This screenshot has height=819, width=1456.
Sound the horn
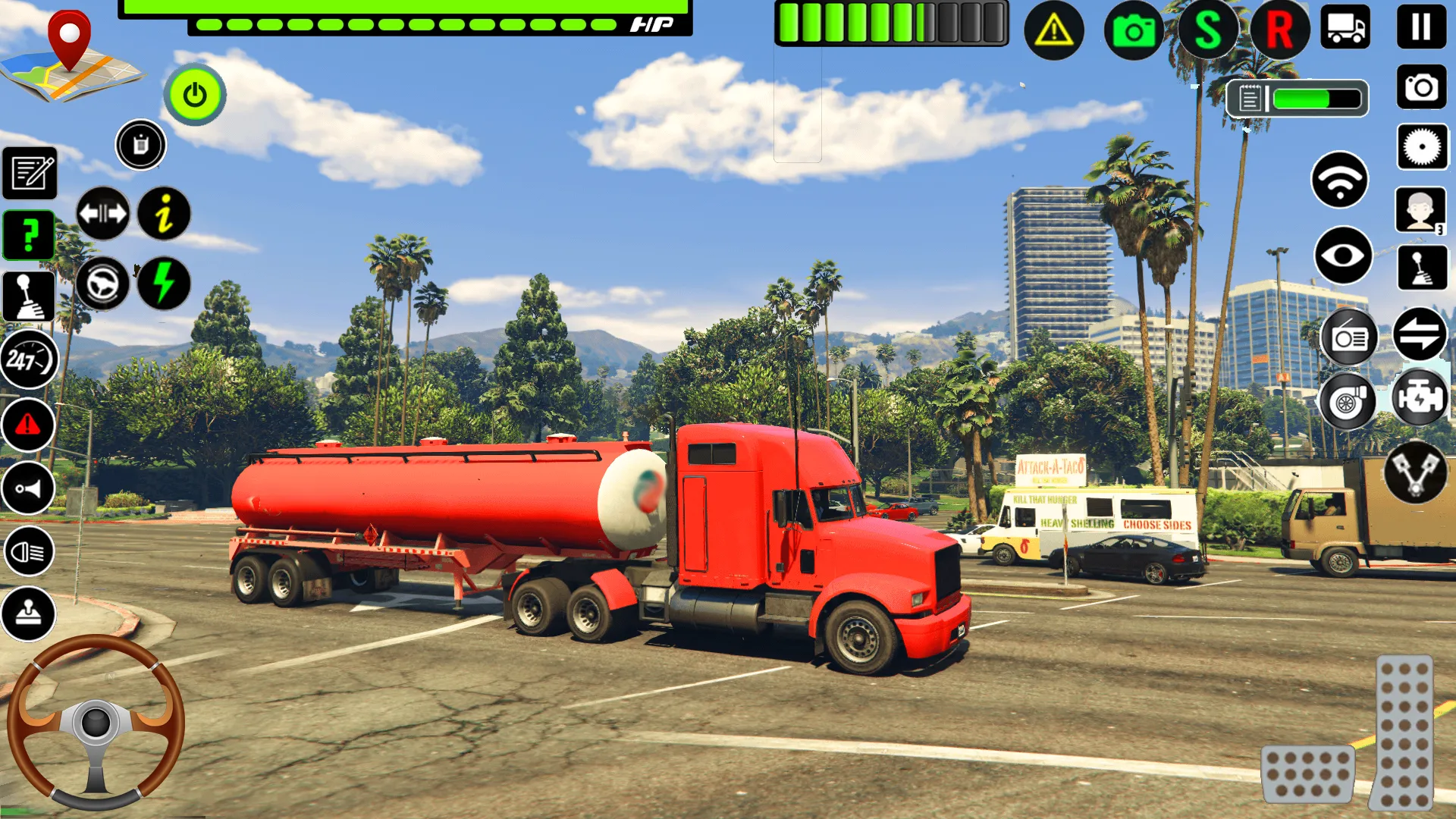coord(29,488)
